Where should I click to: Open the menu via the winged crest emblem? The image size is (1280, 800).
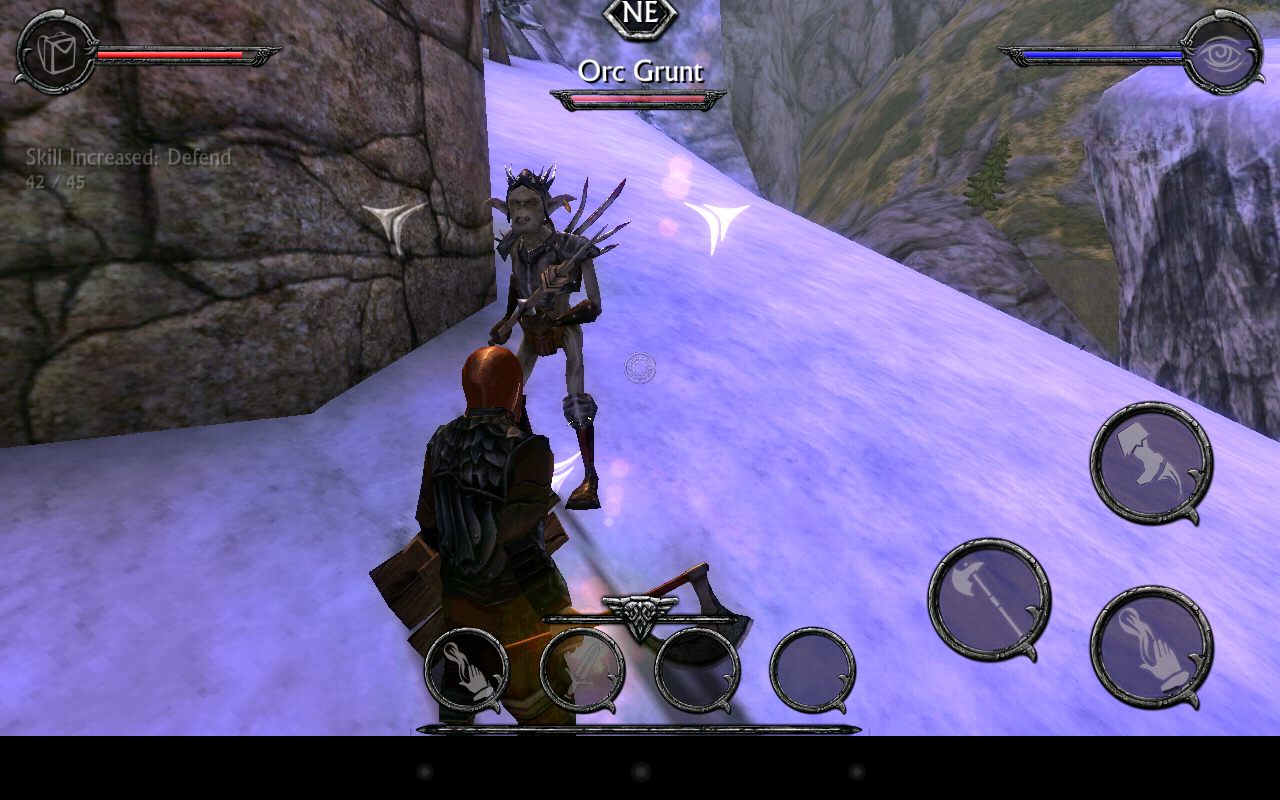coord(638,614)
